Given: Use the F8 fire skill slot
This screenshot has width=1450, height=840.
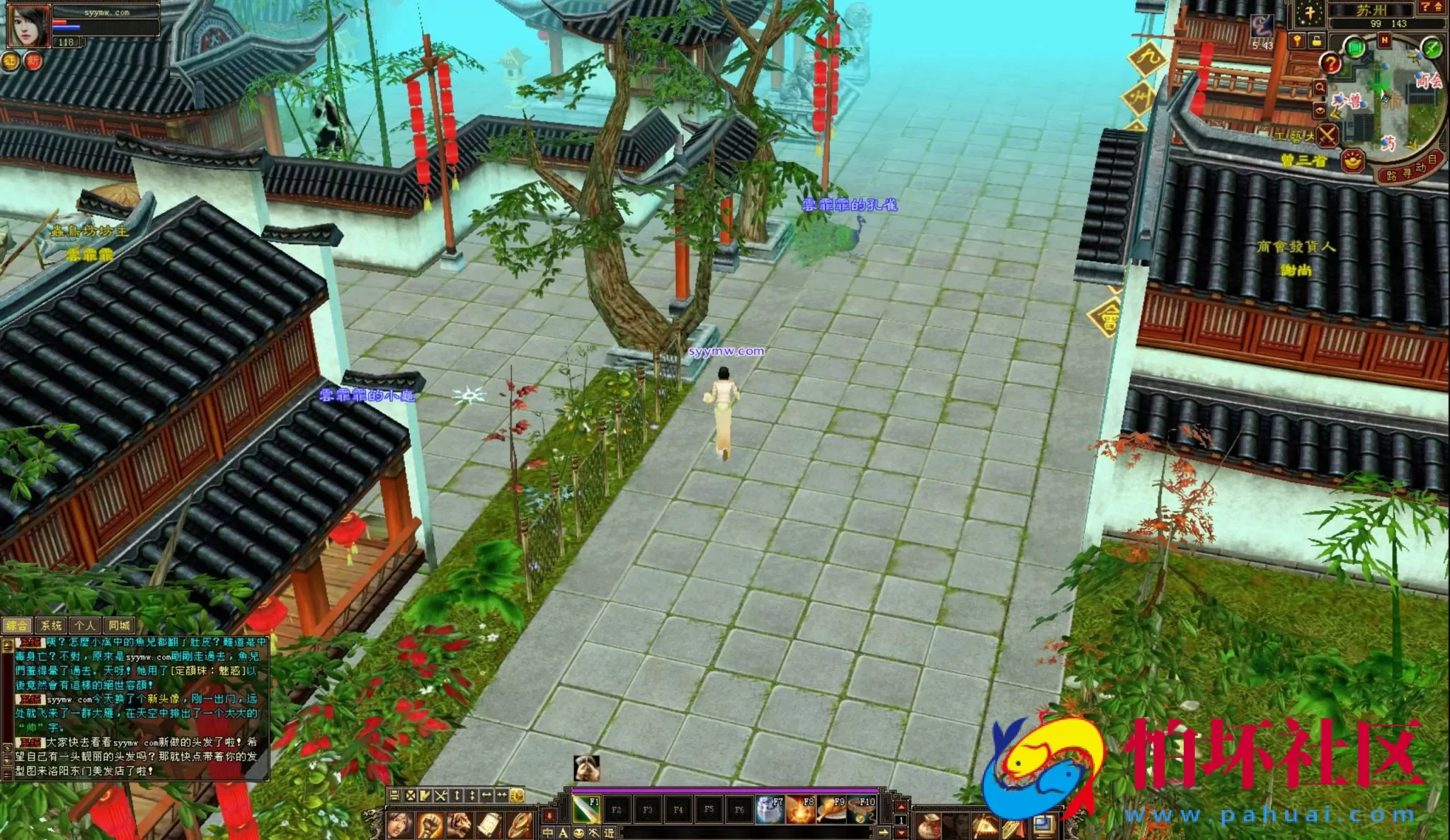Looking at the screenshot, I should pos(800,809).
